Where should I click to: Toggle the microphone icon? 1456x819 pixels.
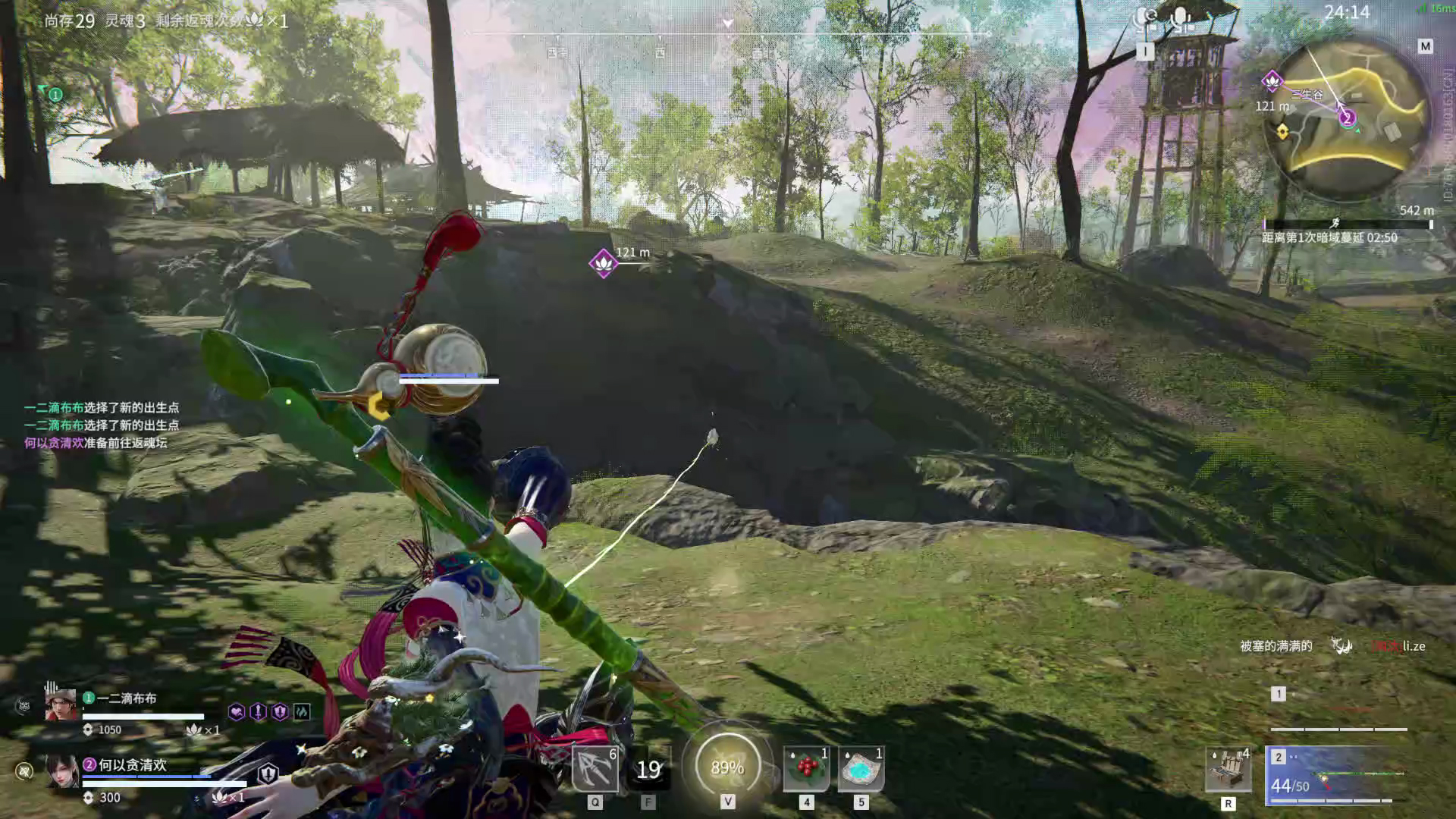tap(1180, 18)
